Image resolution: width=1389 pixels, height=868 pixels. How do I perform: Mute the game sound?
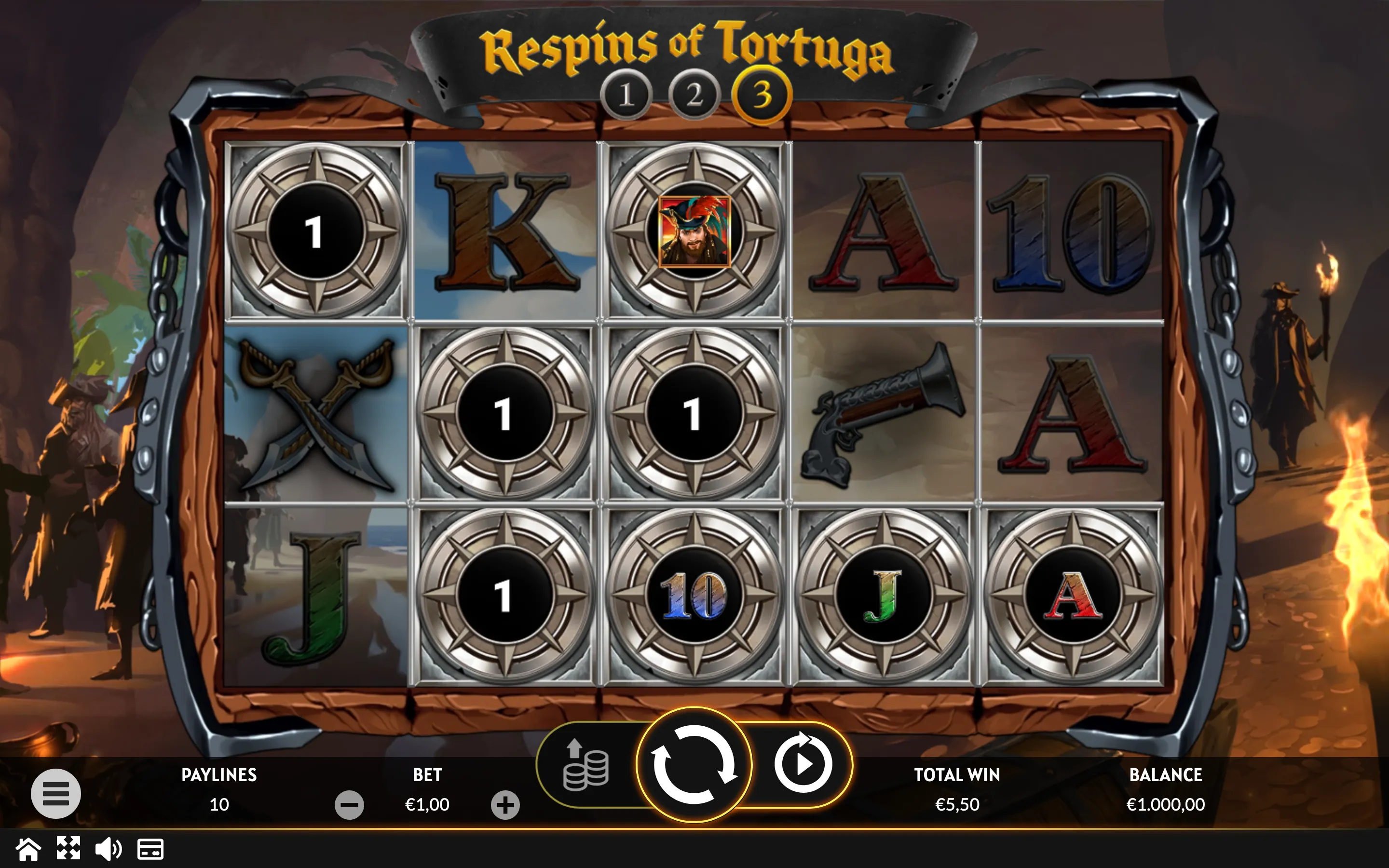108,849
